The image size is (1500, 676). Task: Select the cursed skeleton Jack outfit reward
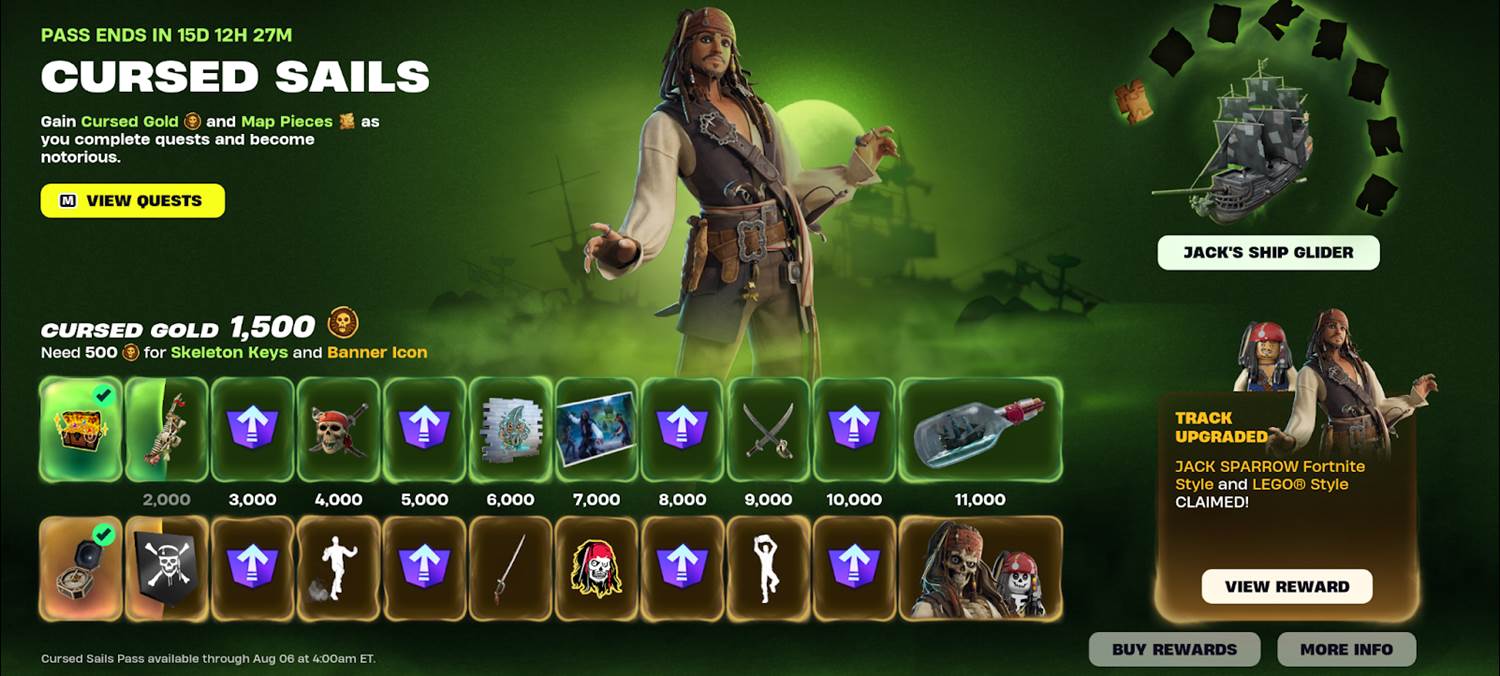pos(980,568)
